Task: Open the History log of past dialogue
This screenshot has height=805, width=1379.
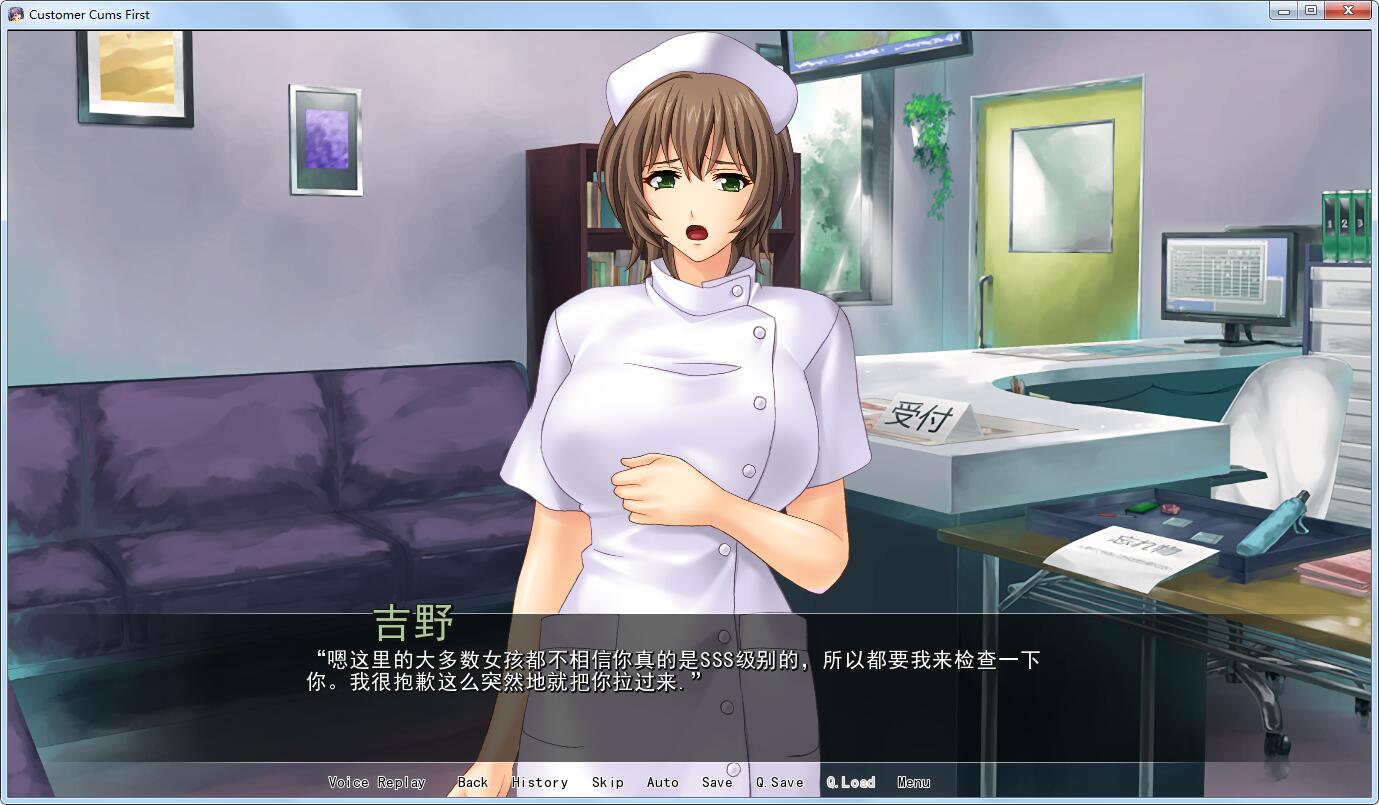Action: coord(539,782)
